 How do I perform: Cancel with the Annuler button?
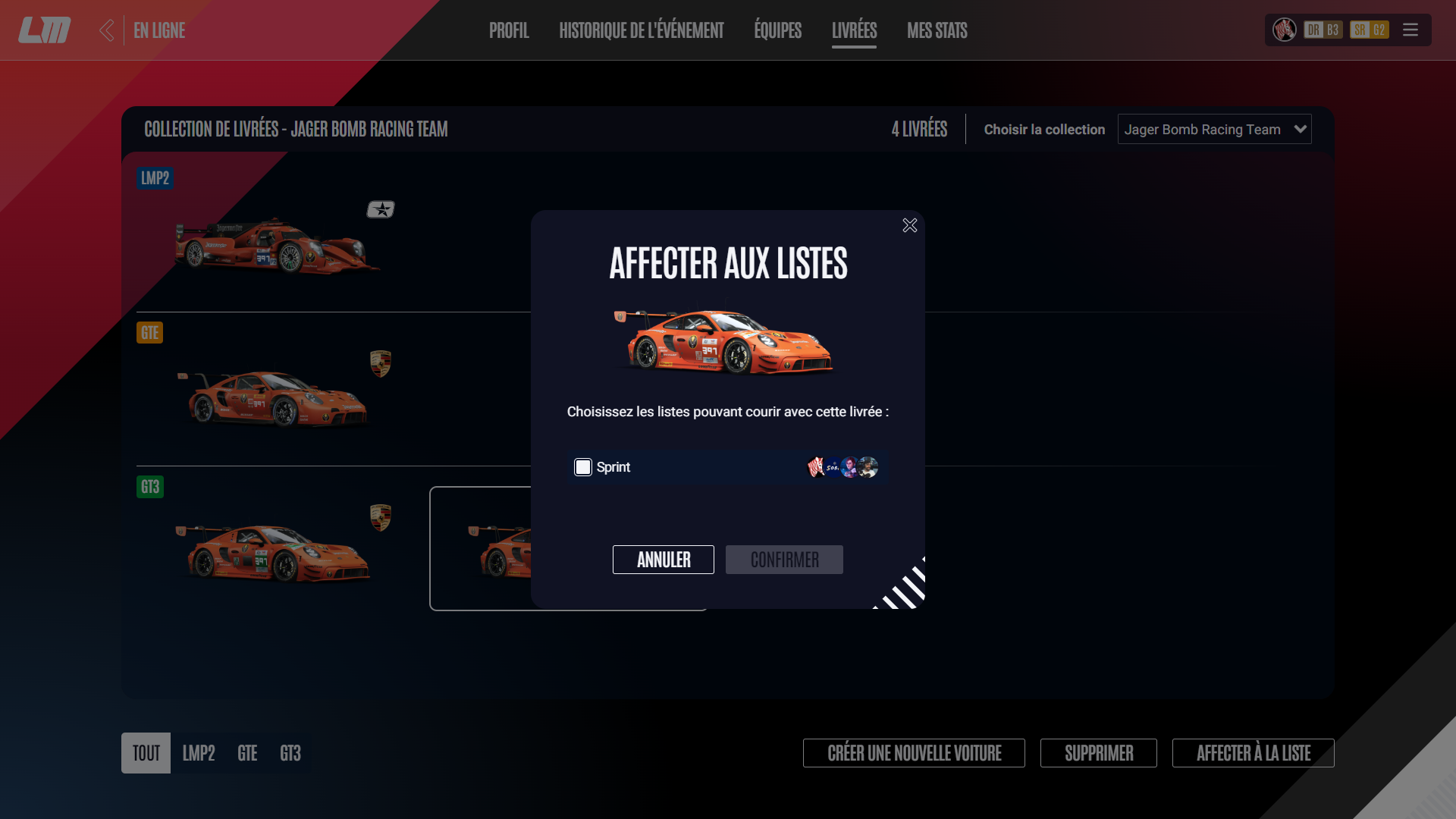[x=663, y=560]
